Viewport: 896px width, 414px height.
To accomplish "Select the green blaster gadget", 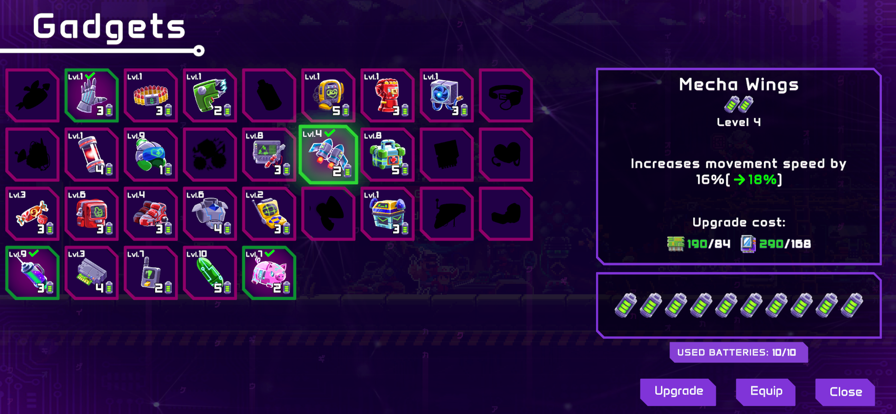I will 210,96.
